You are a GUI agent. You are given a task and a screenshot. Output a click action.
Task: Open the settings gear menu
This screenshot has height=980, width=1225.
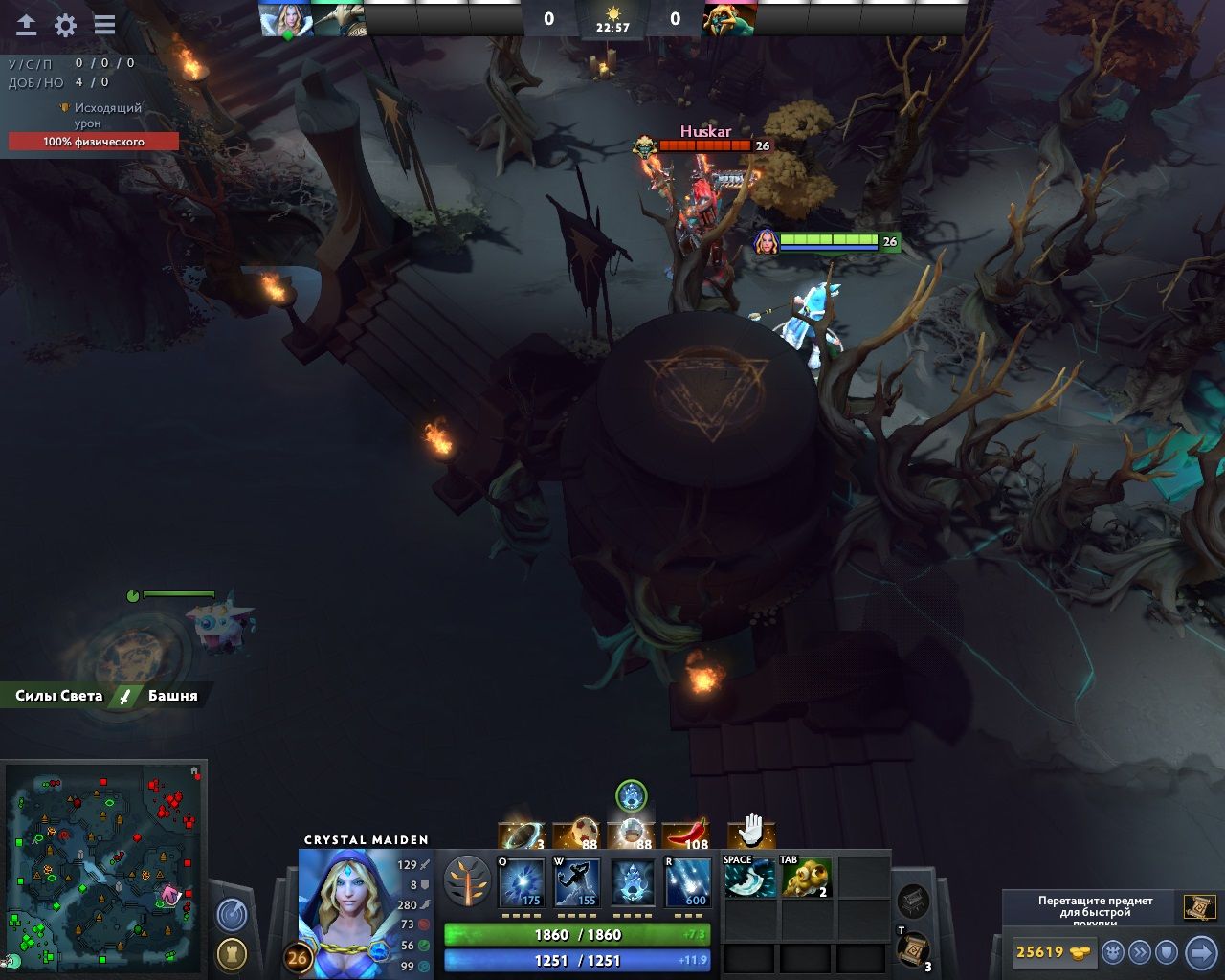click(65, 25)
